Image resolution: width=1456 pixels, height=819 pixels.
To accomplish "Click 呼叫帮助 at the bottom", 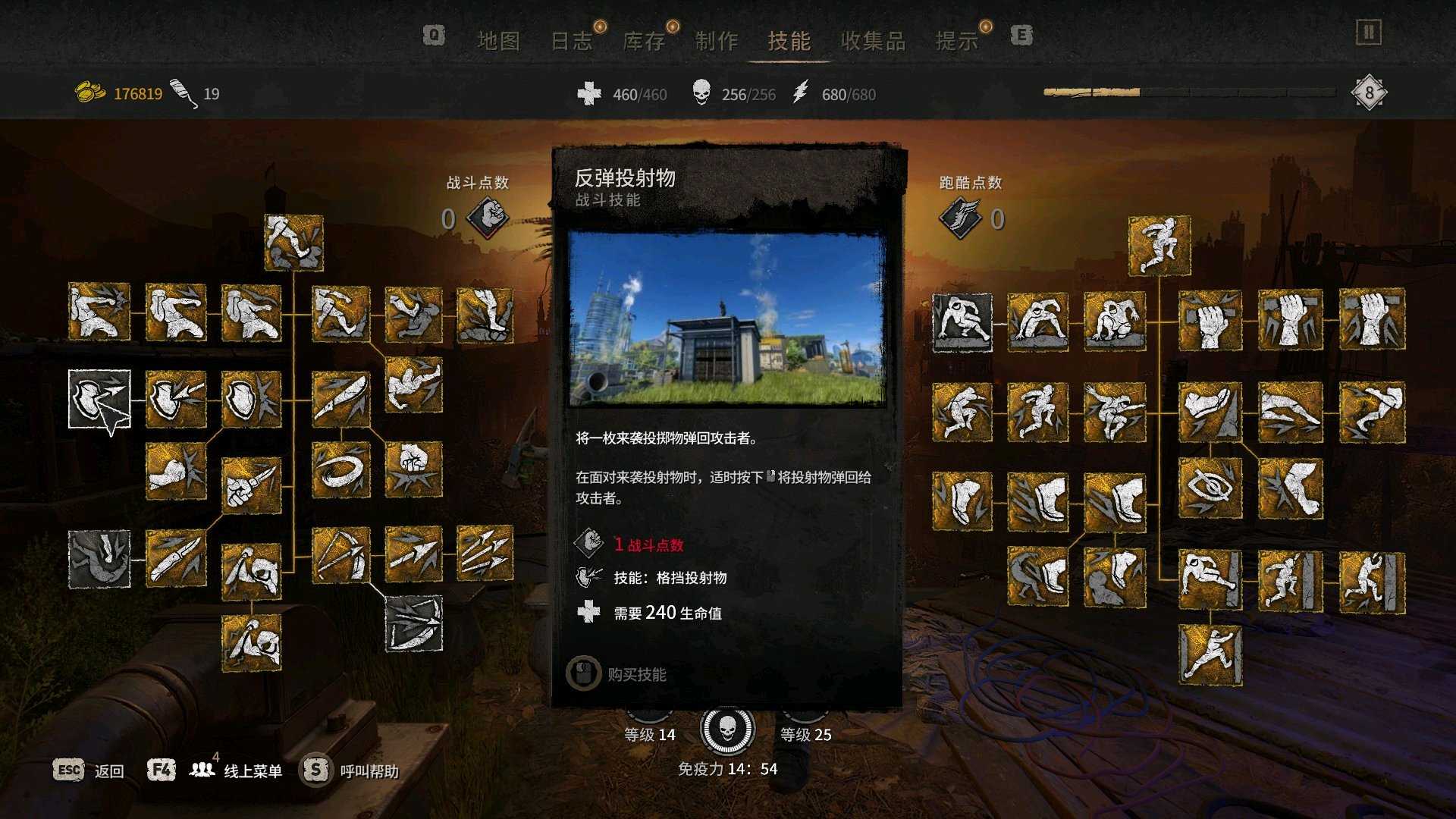I will (368, 770).
